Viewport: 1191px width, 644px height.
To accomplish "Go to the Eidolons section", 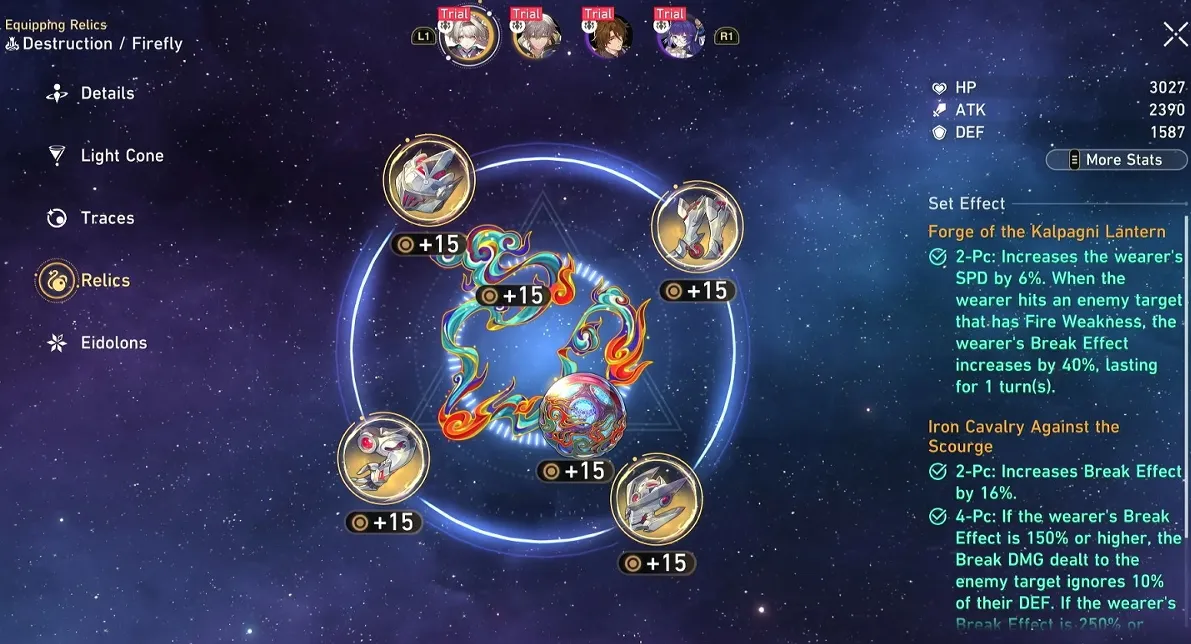I will click(113, 342).
